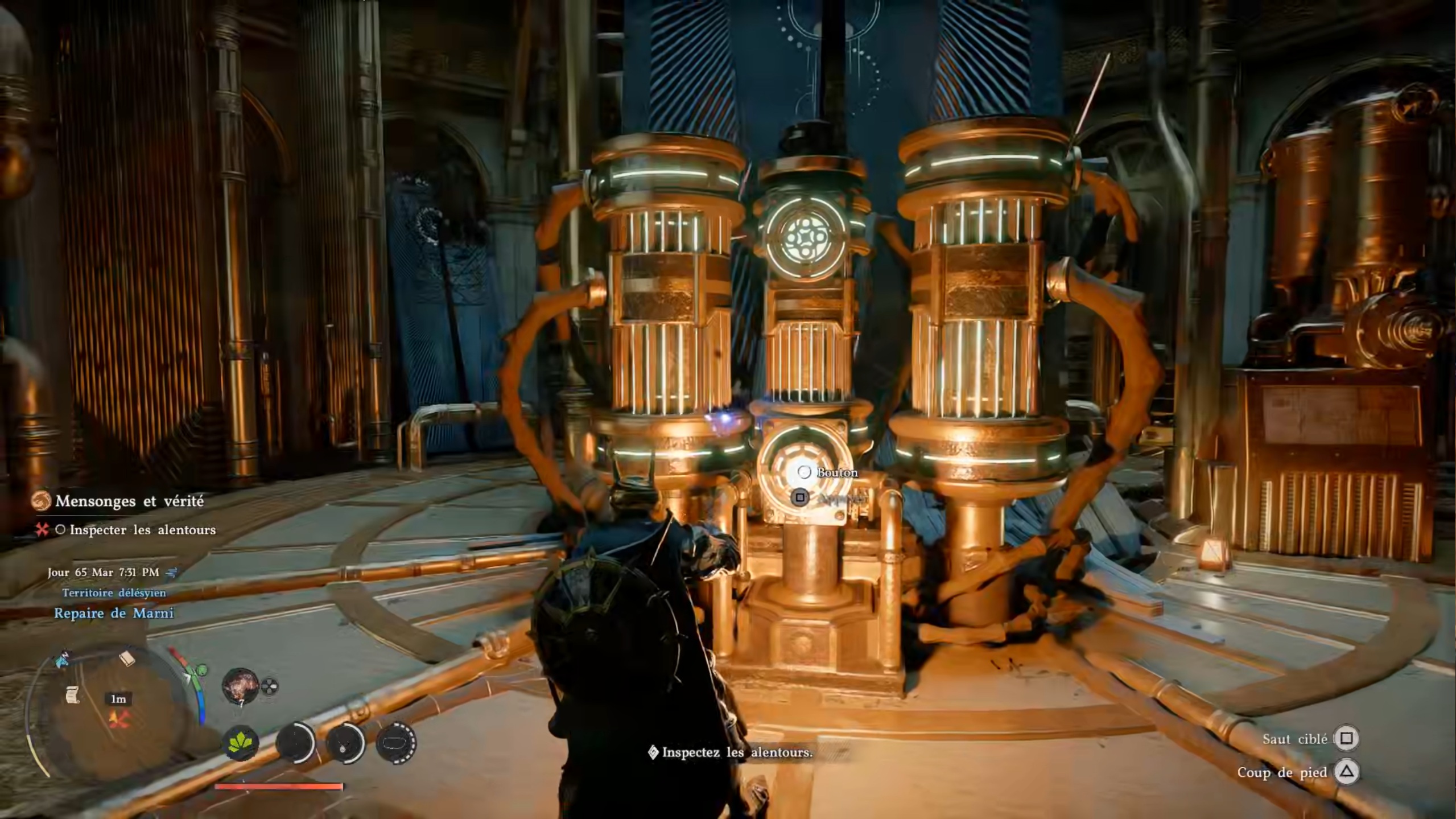Activate the green leaf skill icon
Image resolution: width=1456 pixels, height=819 pixels.
(x=240, y=743)
